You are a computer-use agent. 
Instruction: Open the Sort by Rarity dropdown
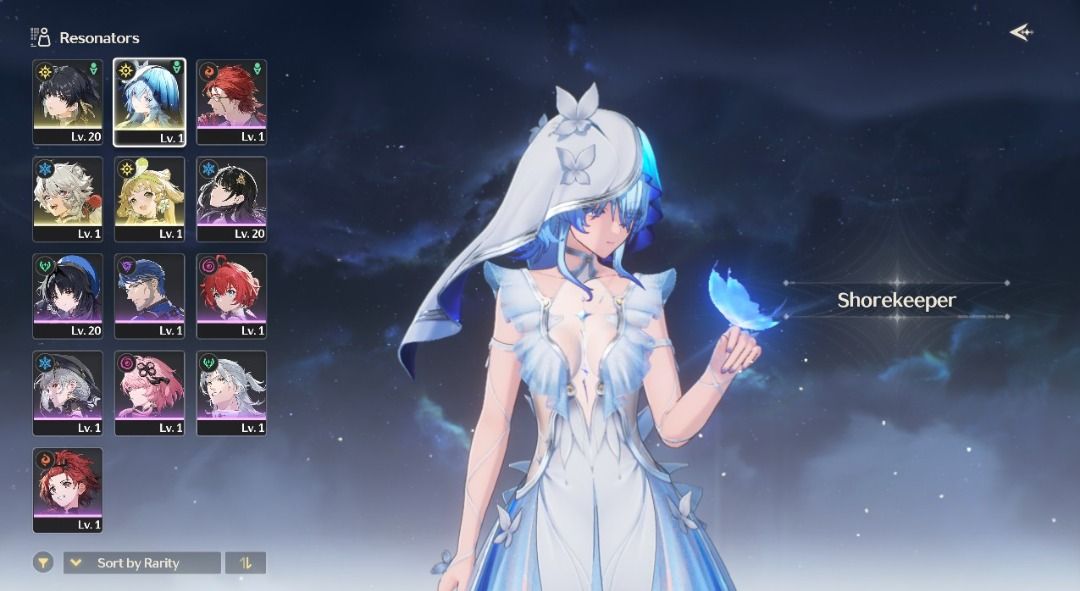[x=142, y=563]
